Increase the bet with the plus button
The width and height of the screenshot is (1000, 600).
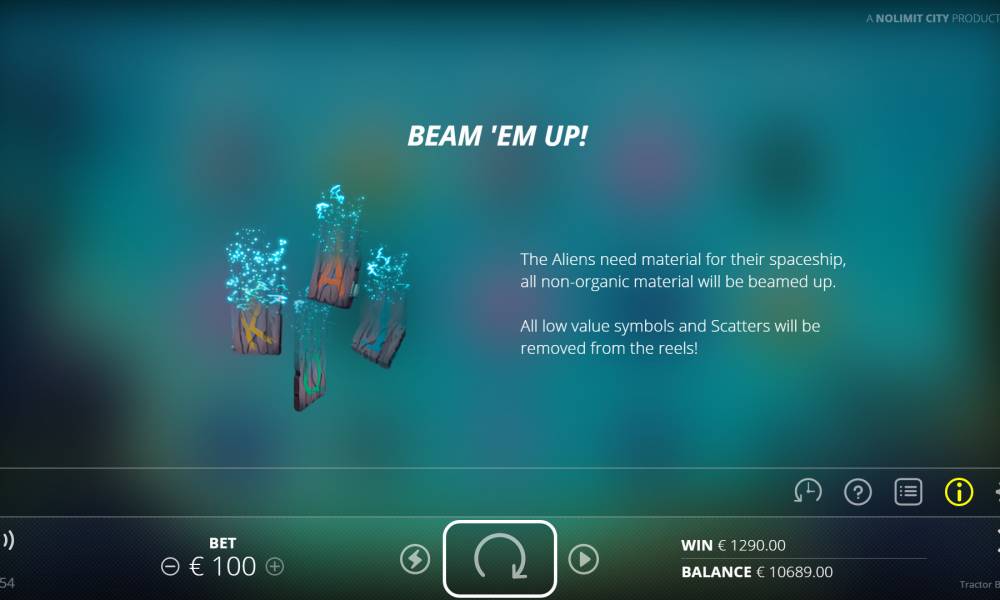click(x=275, y=567)
